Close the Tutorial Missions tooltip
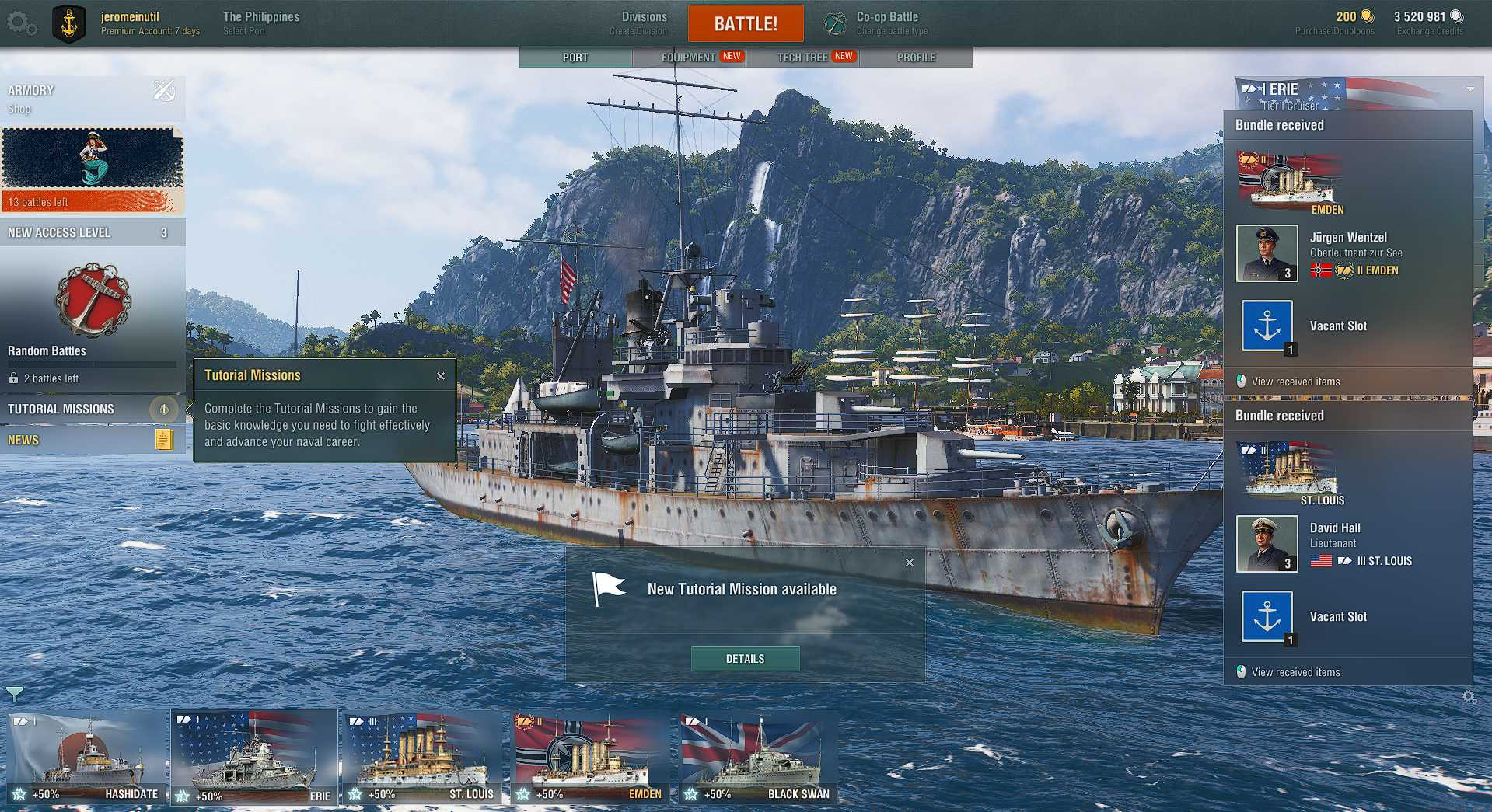Viewport: 1492px width, 812px height. click(441, 376)
